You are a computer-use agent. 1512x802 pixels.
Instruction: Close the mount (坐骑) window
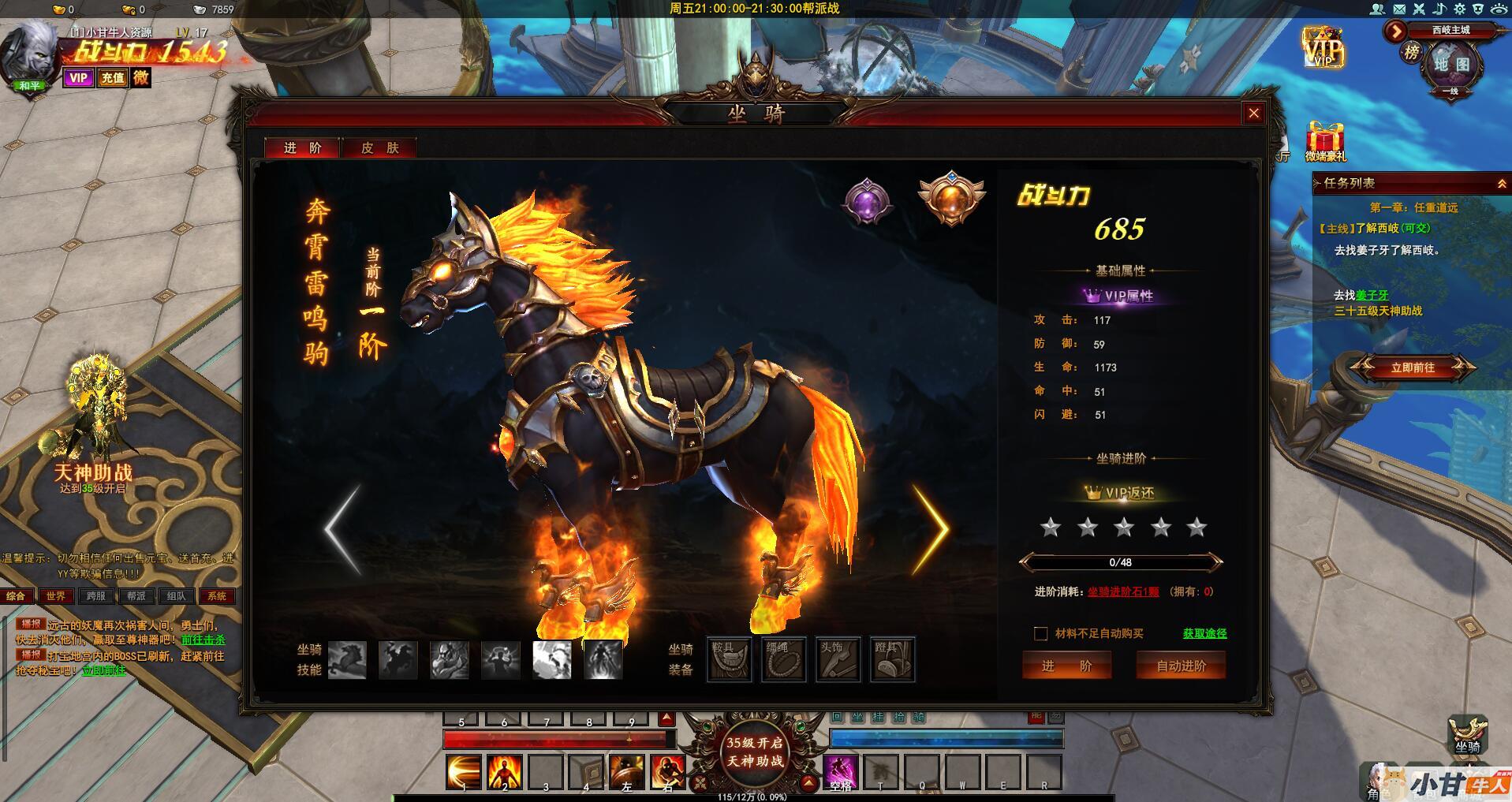(1253, 114)
